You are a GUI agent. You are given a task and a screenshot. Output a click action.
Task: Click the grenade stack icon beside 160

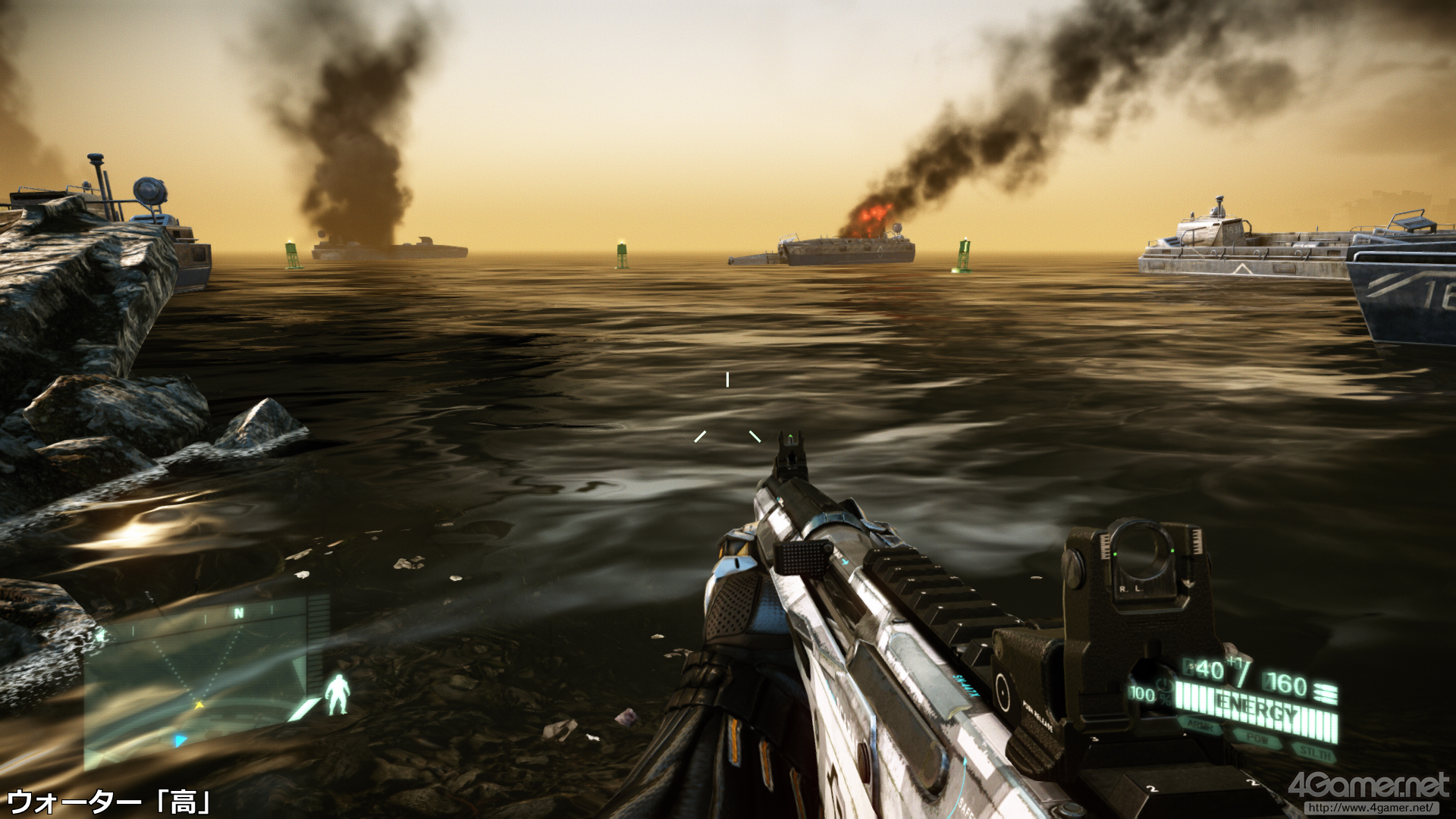(x=1326, y=691)
